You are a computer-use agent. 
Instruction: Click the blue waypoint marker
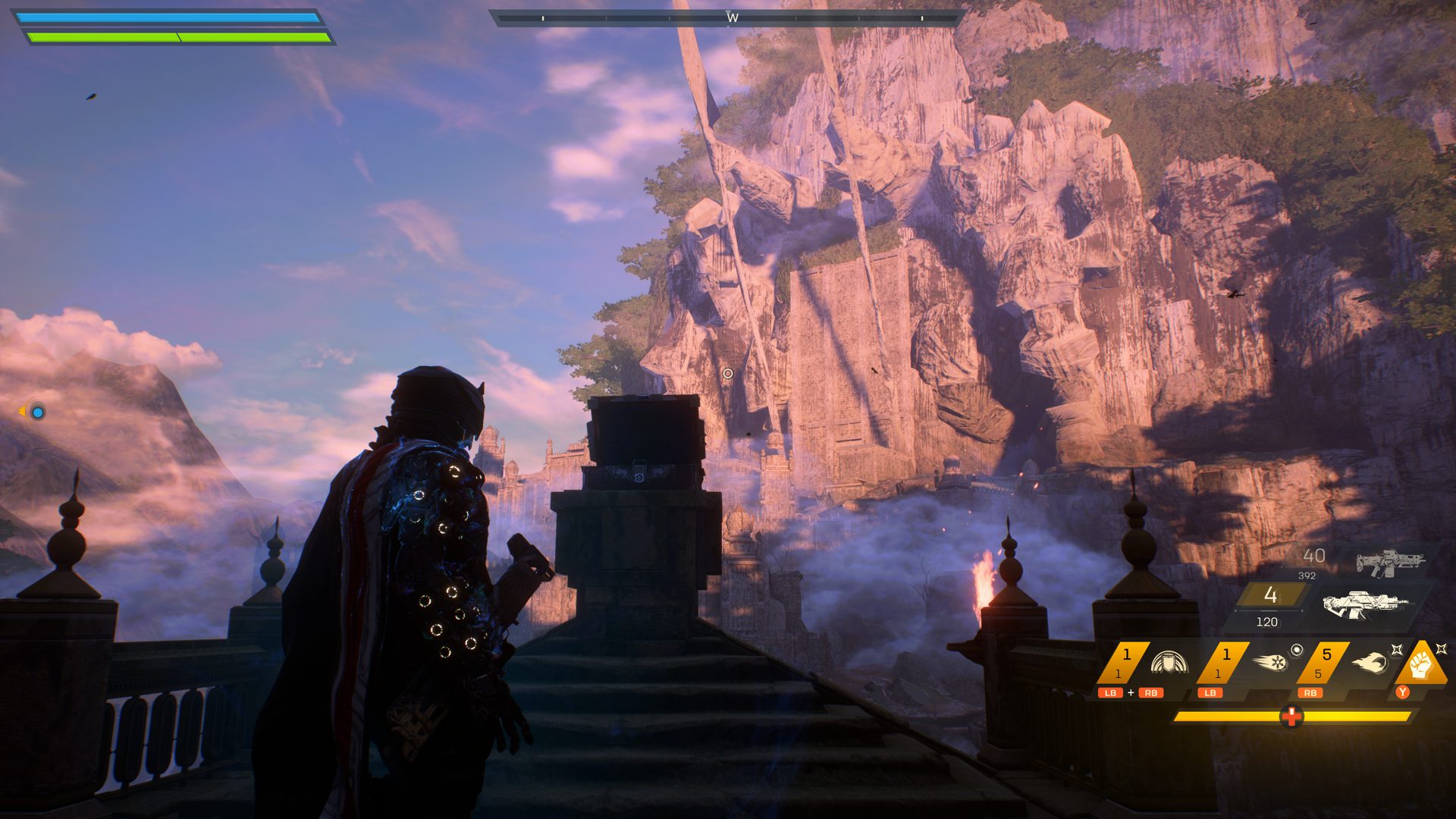37,412
